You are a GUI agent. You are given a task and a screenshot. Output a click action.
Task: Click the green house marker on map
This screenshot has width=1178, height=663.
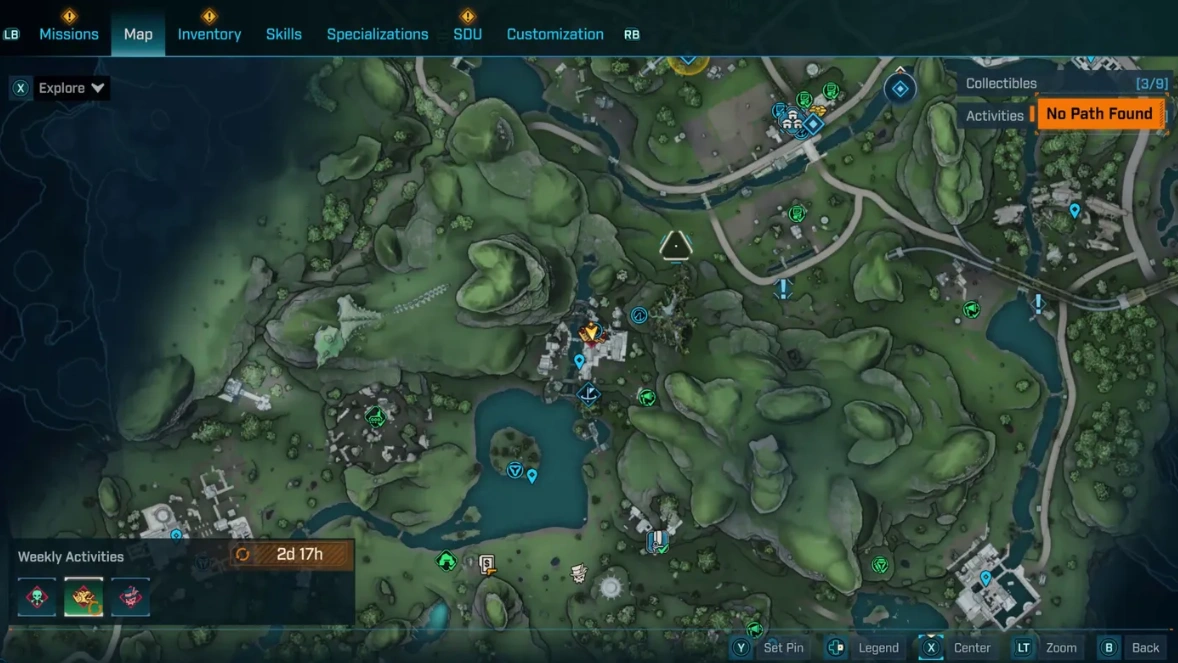pos(447,562)
